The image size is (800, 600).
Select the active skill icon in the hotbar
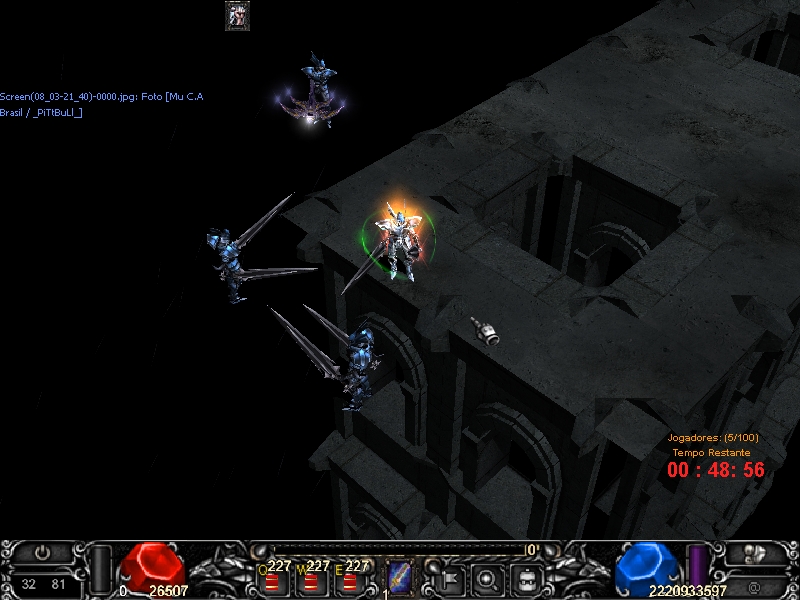400,578
